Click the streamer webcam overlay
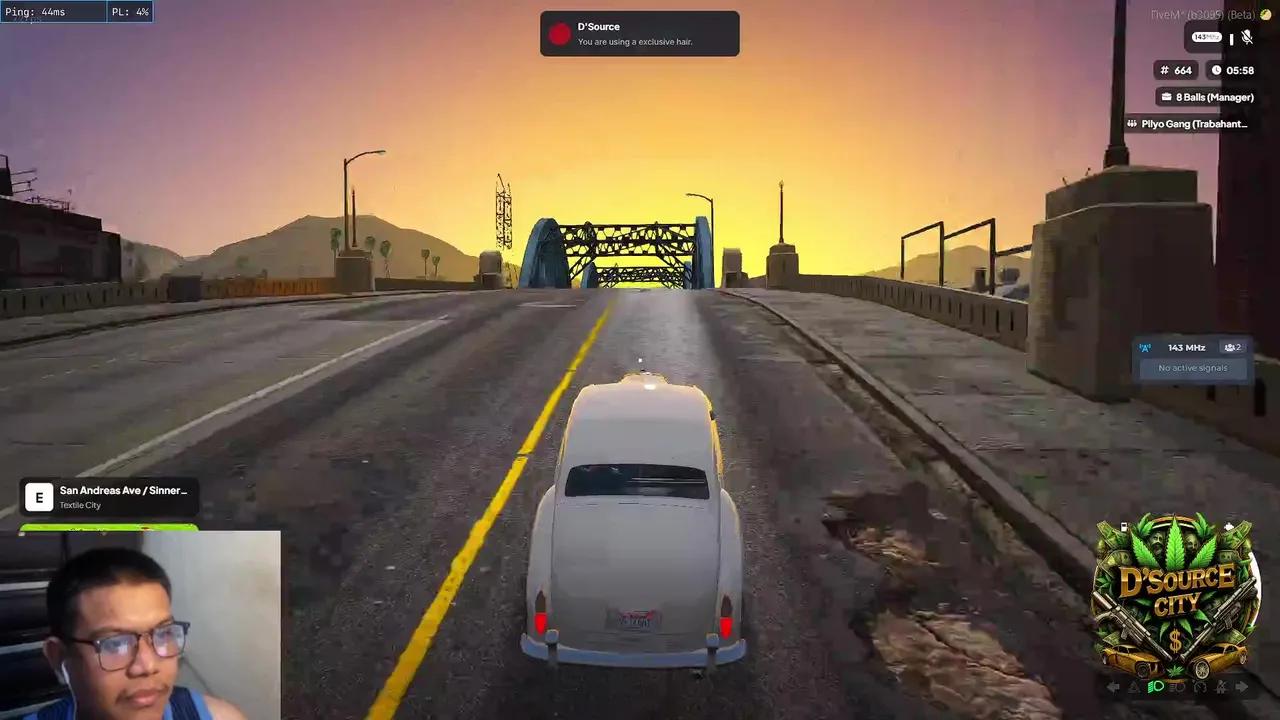1280x720 pixels. click(140, 625)
